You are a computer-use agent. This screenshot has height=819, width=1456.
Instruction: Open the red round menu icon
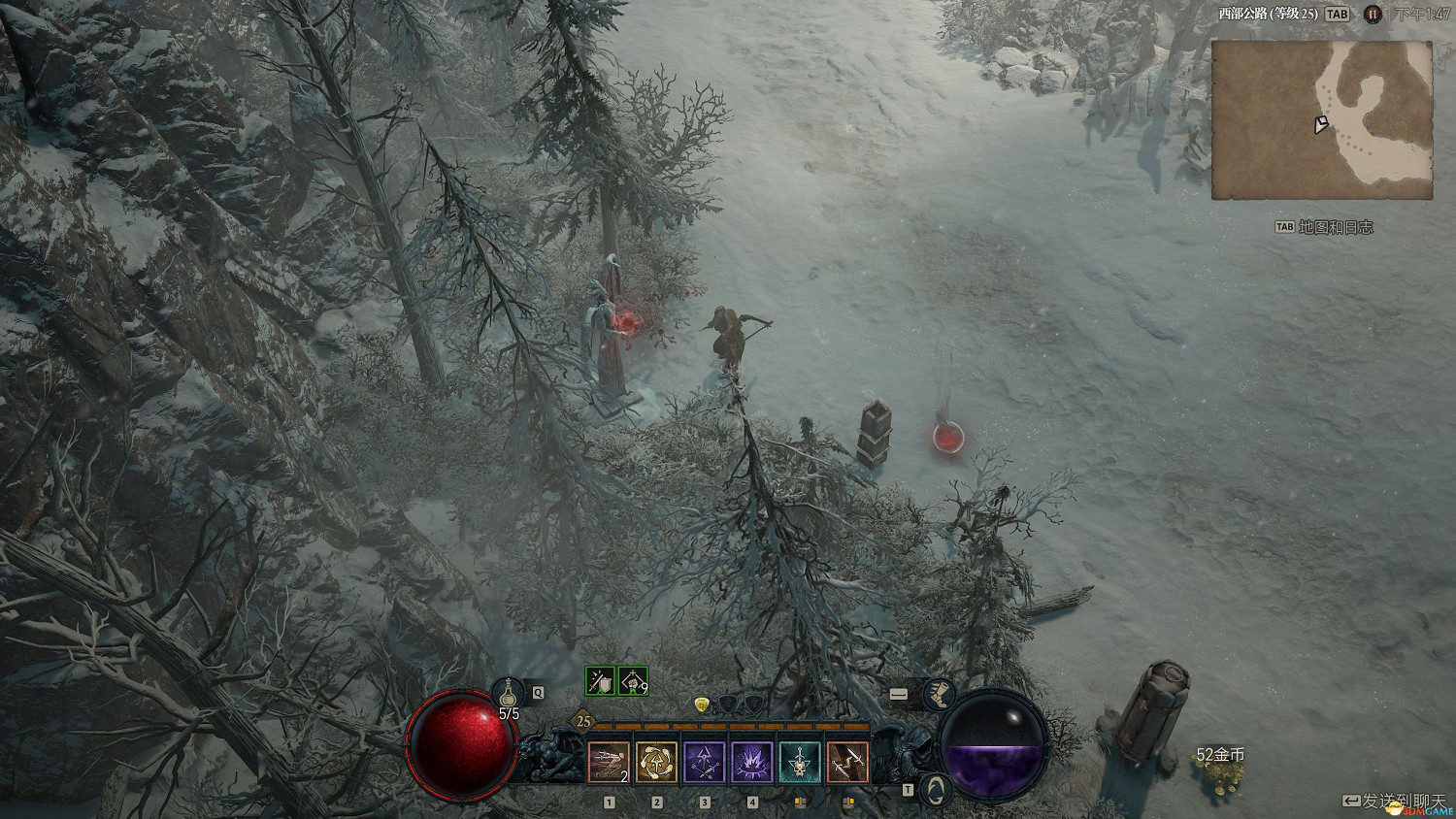pyautogui.click(x=1373, y=15)
